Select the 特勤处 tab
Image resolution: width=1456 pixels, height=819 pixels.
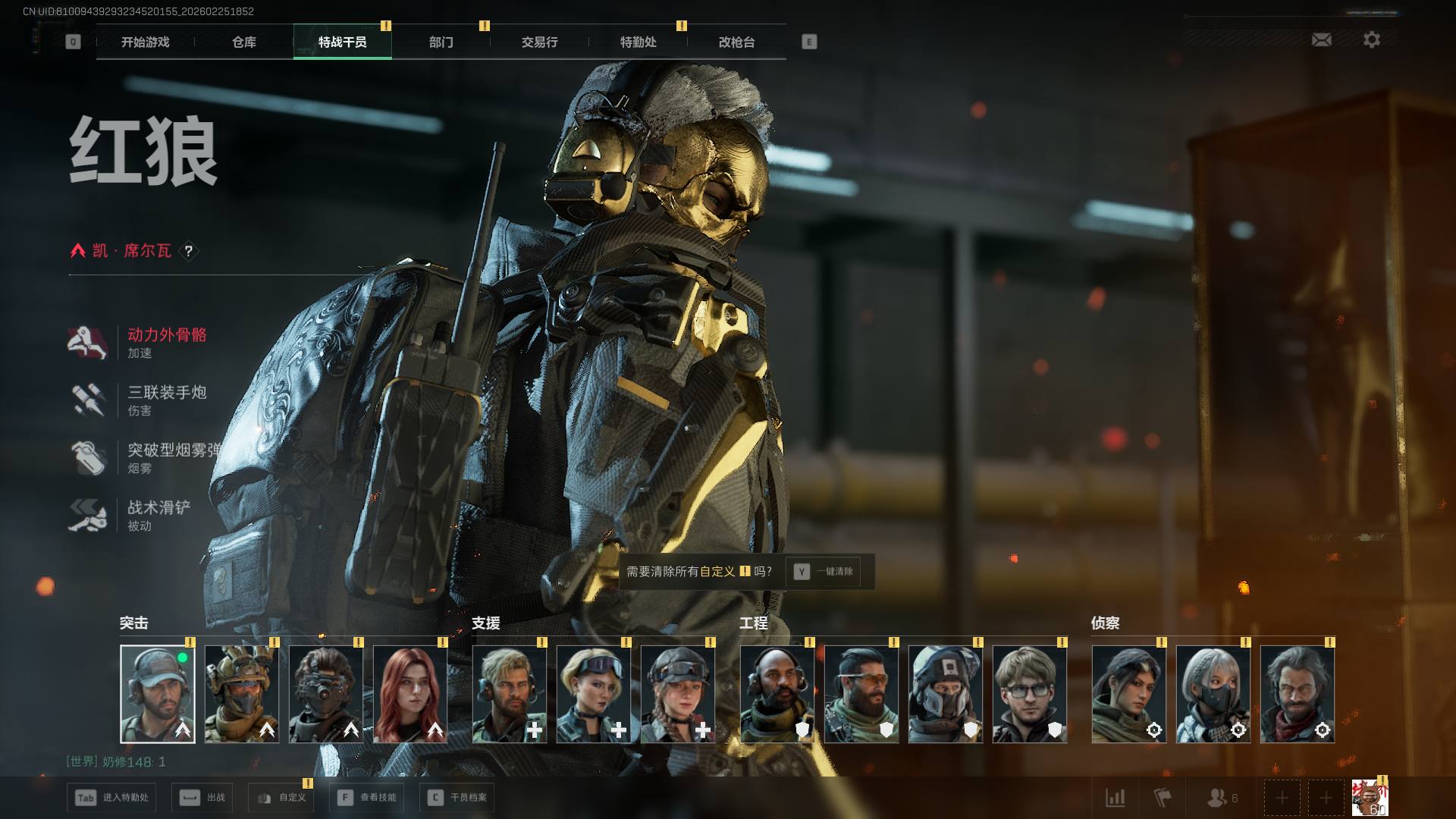638,42
